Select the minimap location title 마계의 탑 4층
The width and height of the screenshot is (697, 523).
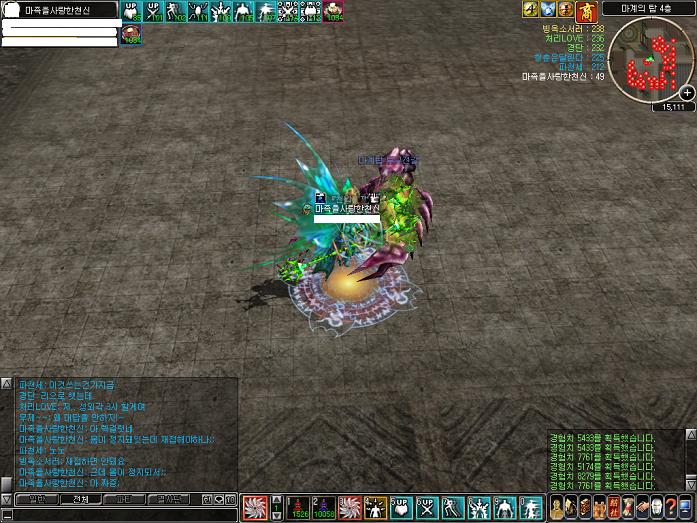(663, 7)
